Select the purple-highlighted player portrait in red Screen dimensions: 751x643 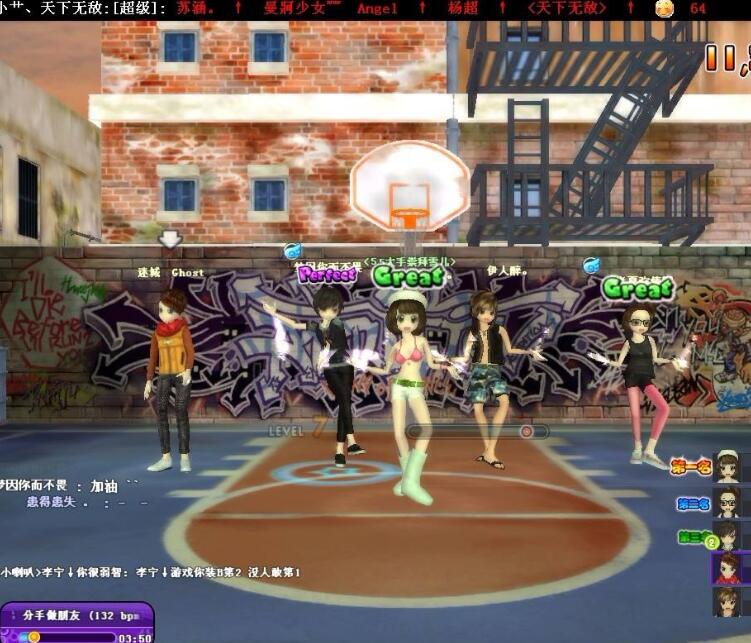click(x=727, y=568)
